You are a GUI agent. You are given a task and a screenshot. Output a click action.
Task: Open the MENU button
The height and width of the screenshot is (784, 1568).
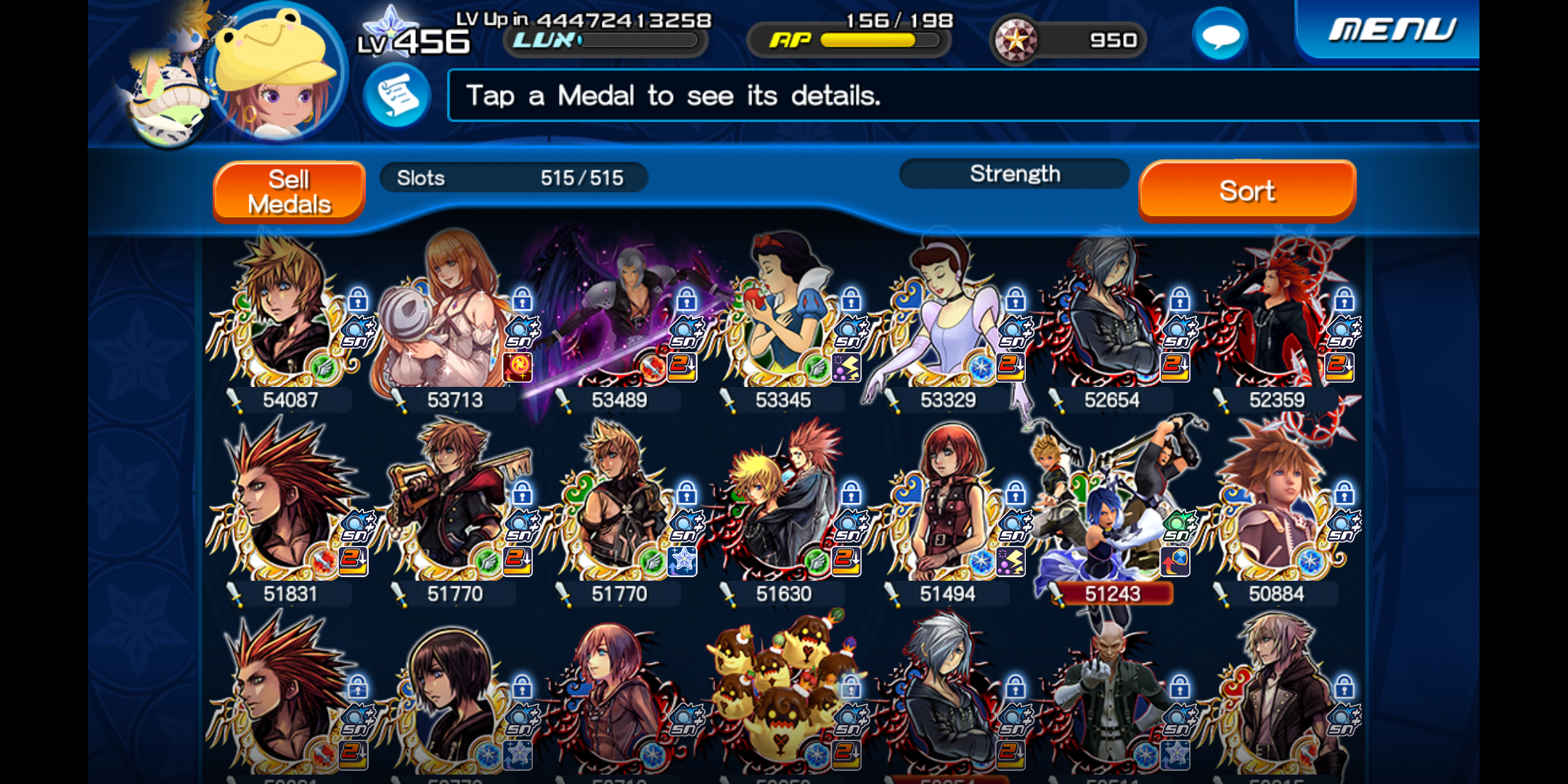coord(1390,30)
